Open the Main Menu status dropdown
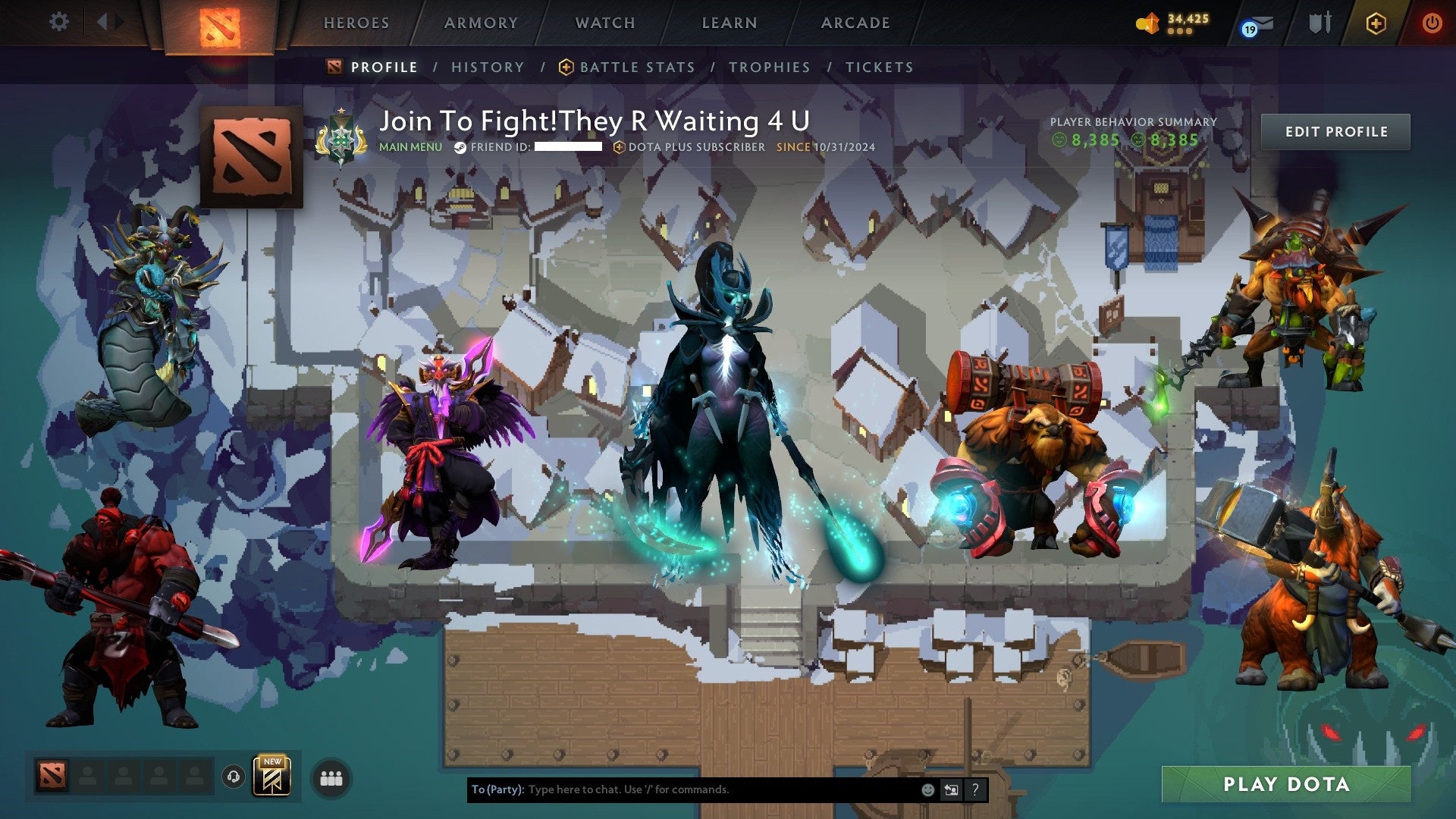The width and height of the screenshot is (1456, 819). point(410,148)
